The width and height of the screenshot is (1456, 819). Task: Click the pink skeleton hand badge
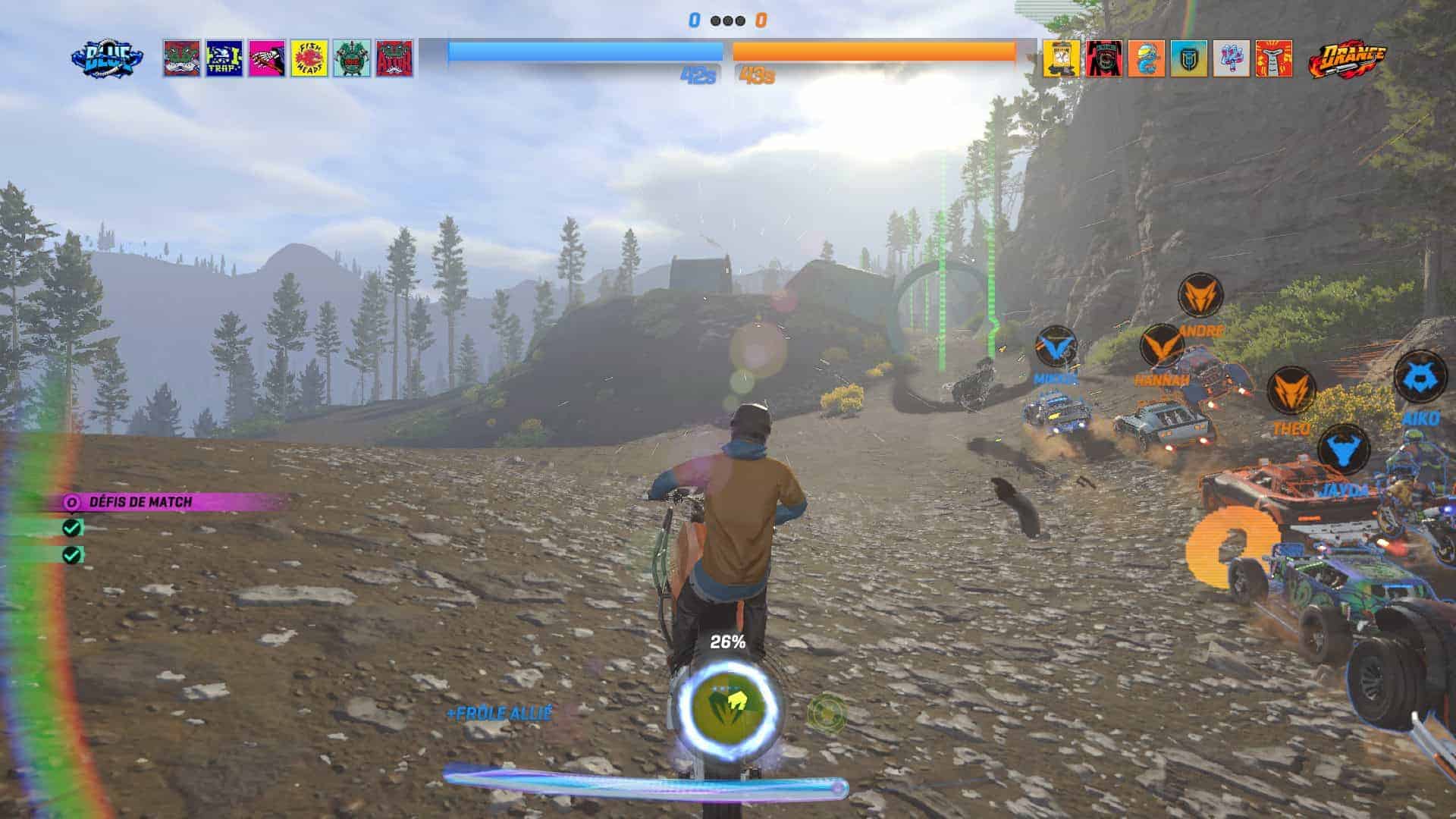point(267,58)
